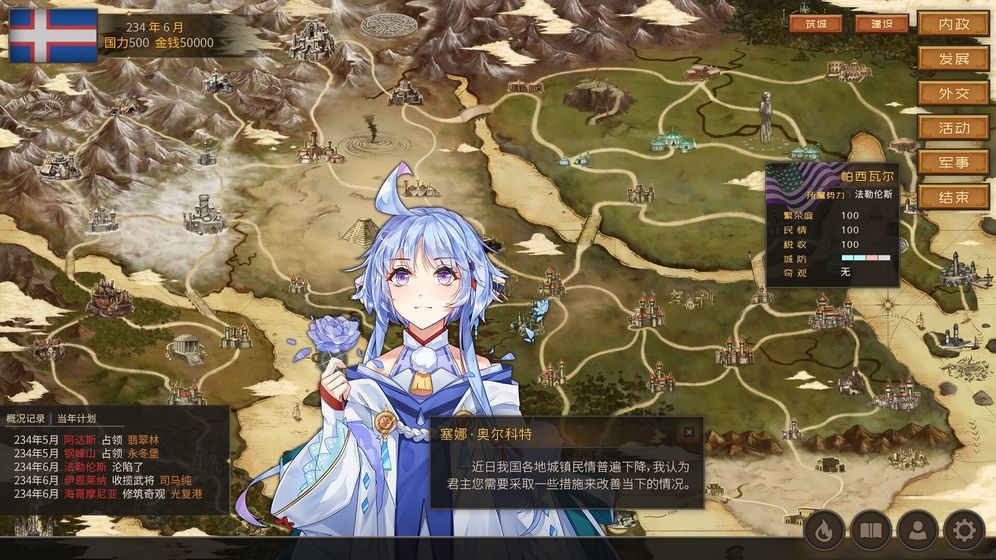Choose the 活动 activities menu button

pos(953,128)
